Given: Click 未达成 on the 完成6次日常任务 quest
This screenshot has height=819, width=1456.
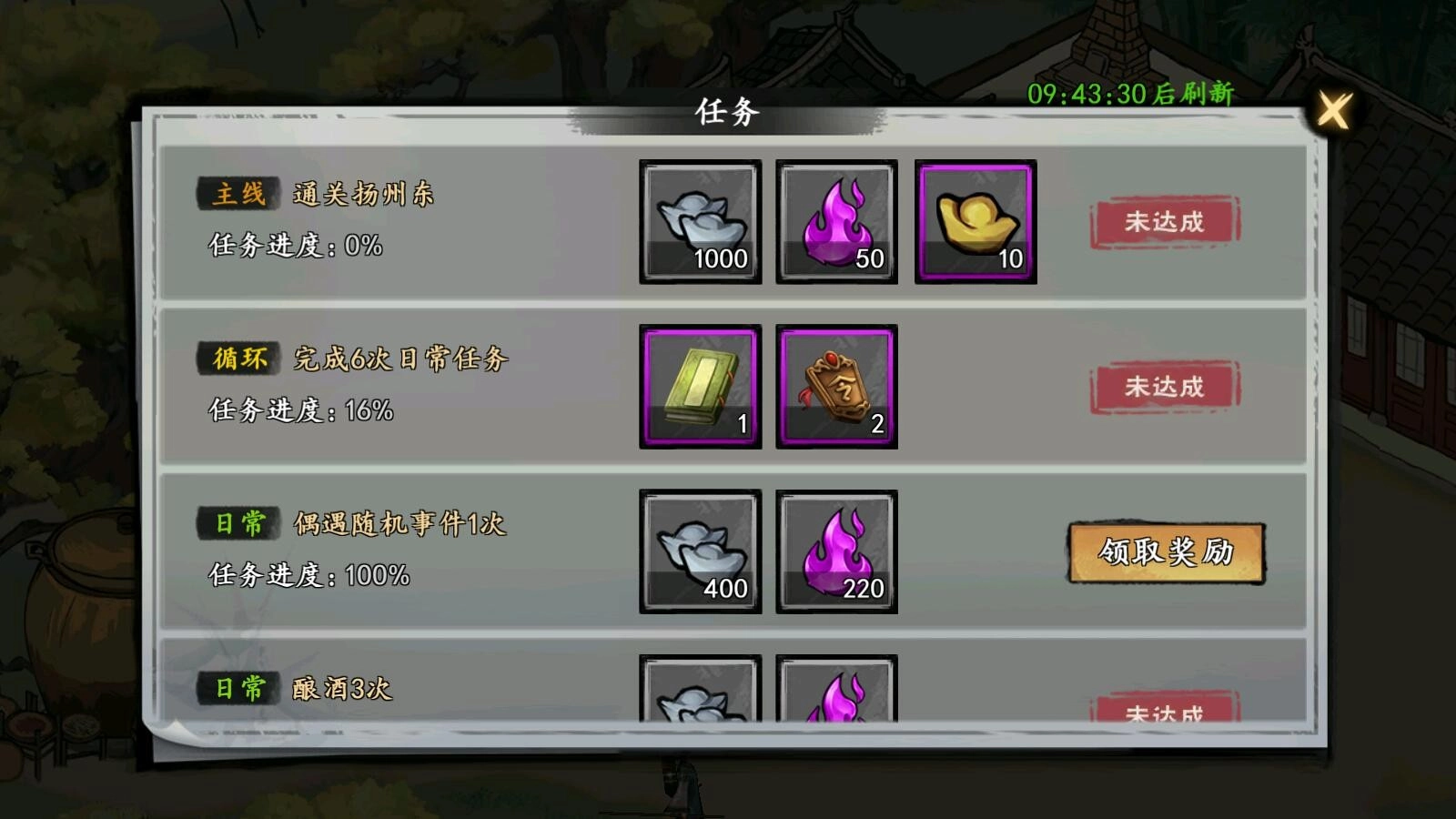Looking at the screenshot, I should pos(1165,388).
